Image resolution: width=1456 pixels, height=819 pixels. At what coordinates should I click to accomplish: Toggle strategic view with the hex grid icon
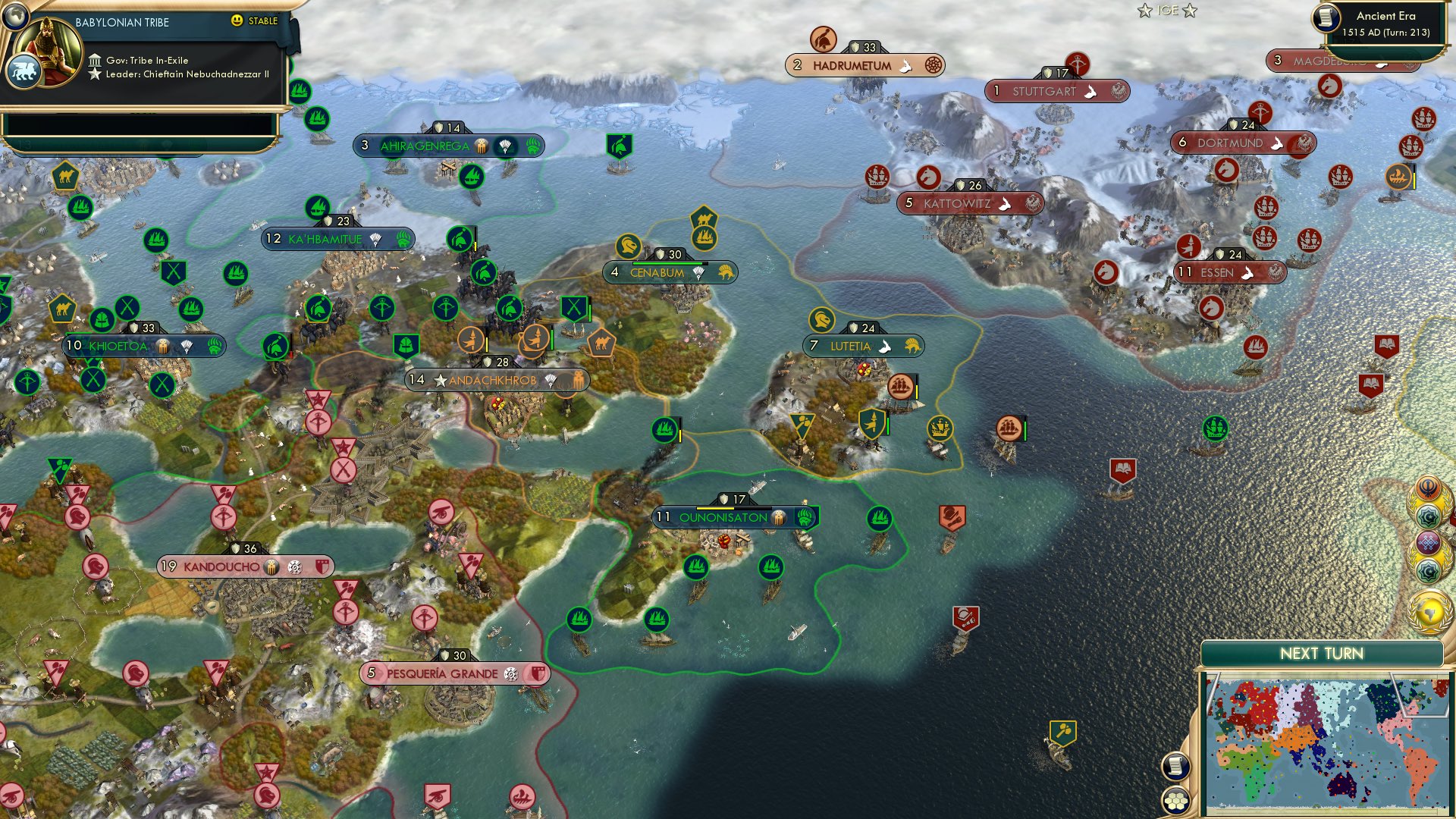pyautogui.click(x=1175, y=801)
